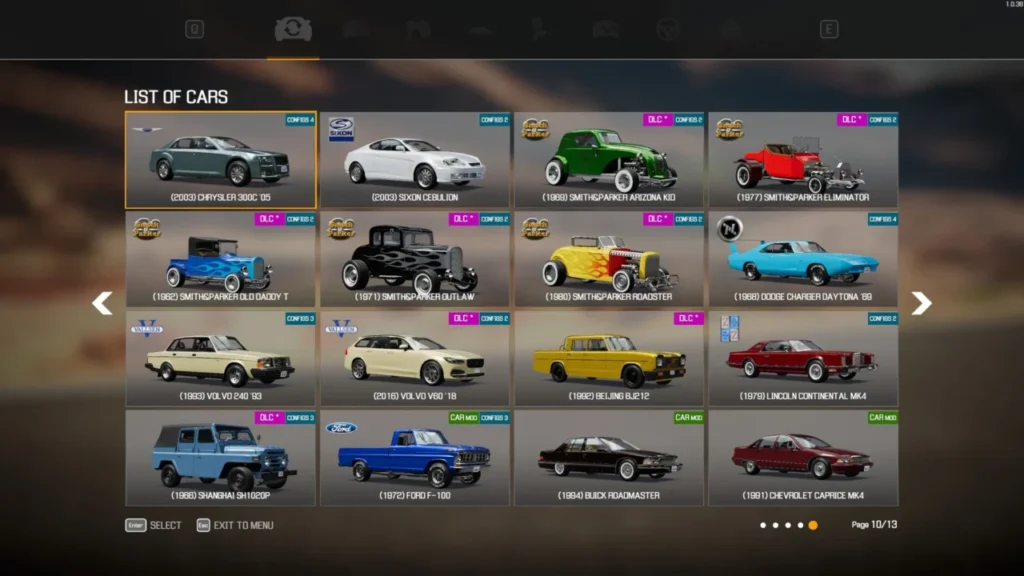Choose the Volvo V60 '18 wagon
The image size is (1024, 576).
[x=415, y=358]
